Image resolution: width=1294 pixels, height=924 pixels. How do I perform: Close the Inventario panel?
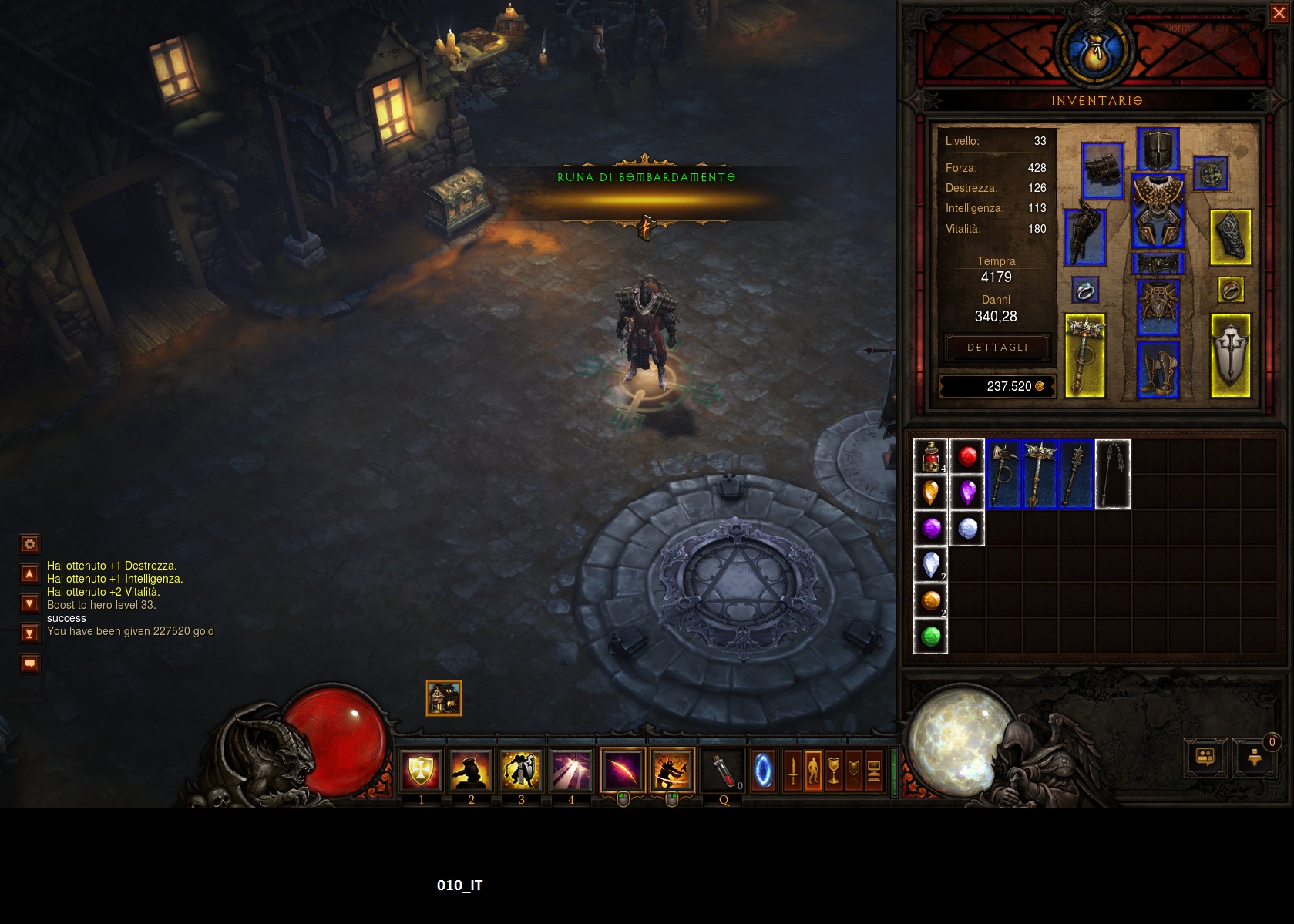pos(1279,13)
